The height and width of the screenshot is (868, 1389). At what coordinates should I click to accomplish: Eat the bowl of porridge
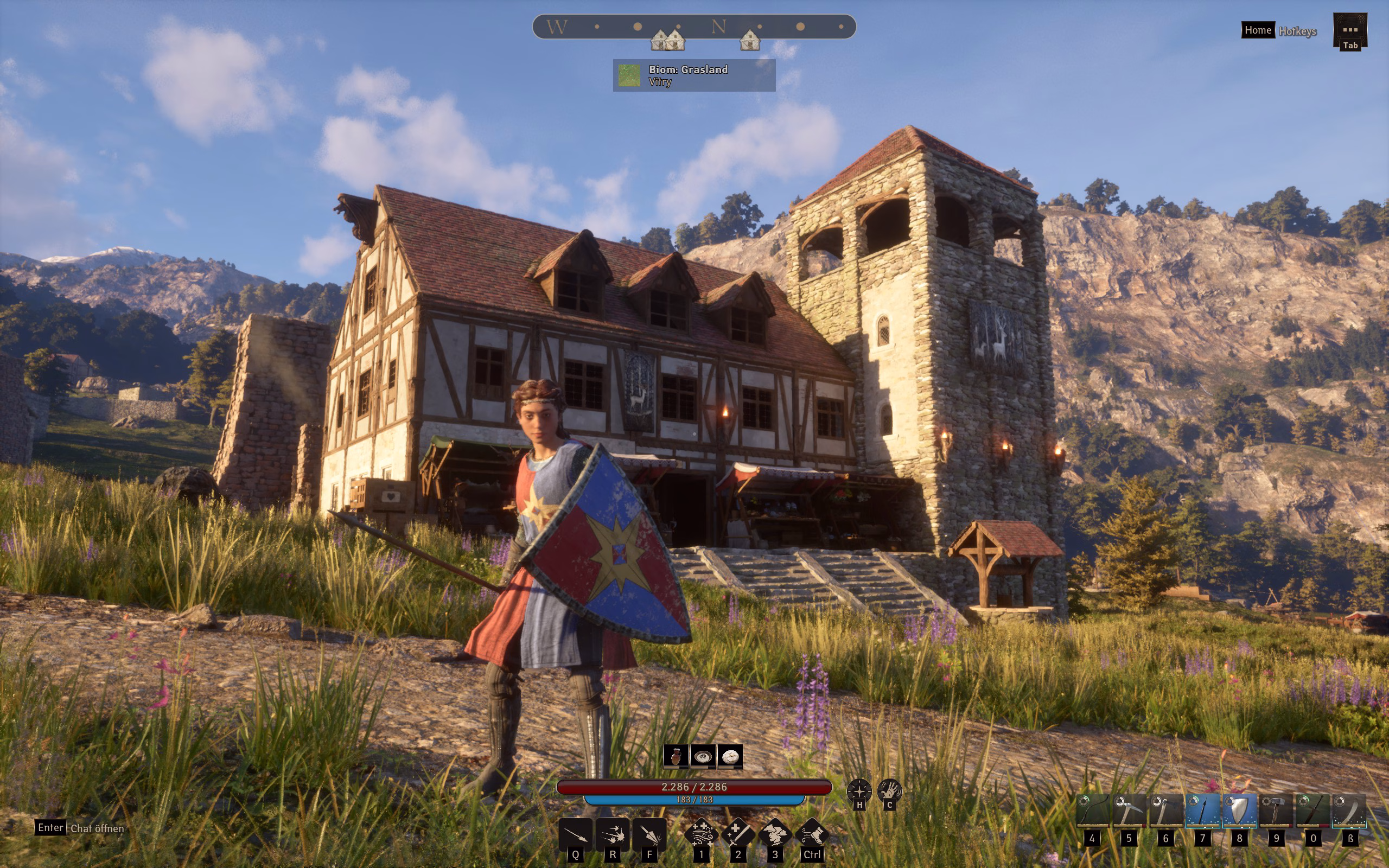703,757
